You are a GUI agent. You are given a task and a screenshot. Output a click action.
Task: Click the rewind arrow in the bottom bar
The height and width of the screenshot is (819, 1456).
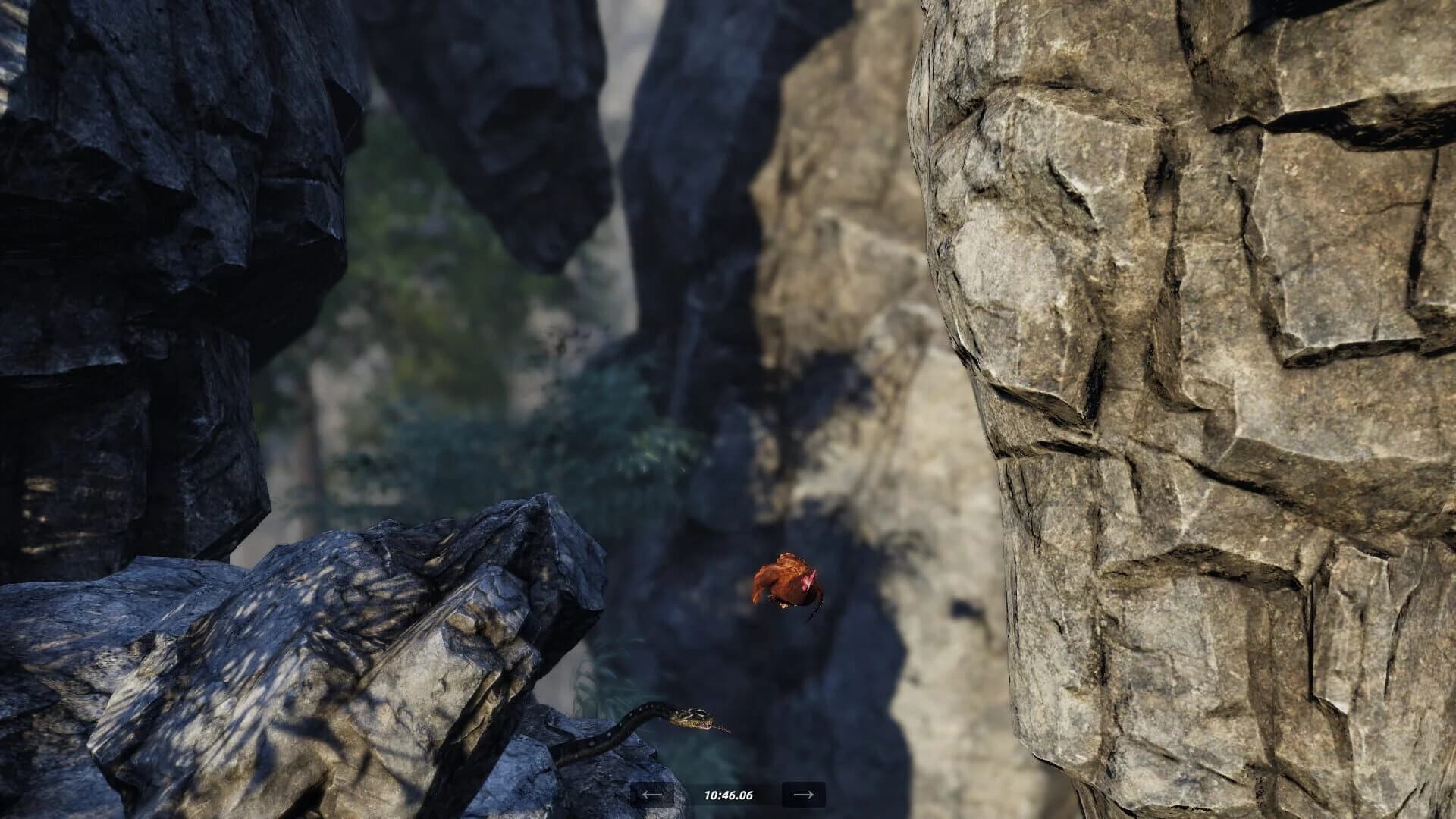tap(651, 795)
